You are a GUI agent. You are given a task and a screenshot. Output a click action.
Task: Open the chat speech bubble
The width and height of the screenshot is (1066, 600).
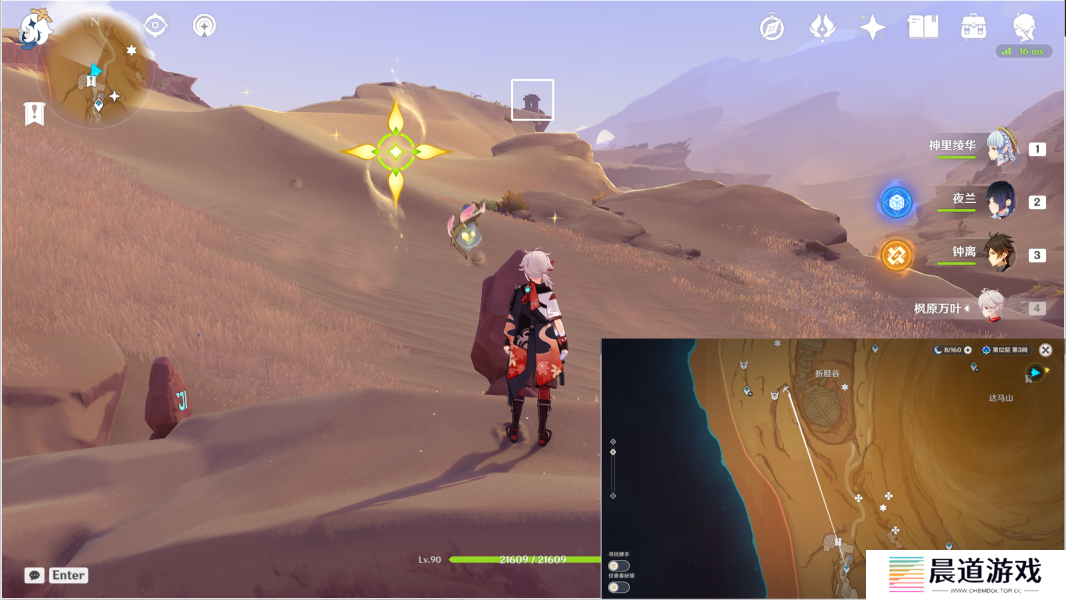(35, 575)
